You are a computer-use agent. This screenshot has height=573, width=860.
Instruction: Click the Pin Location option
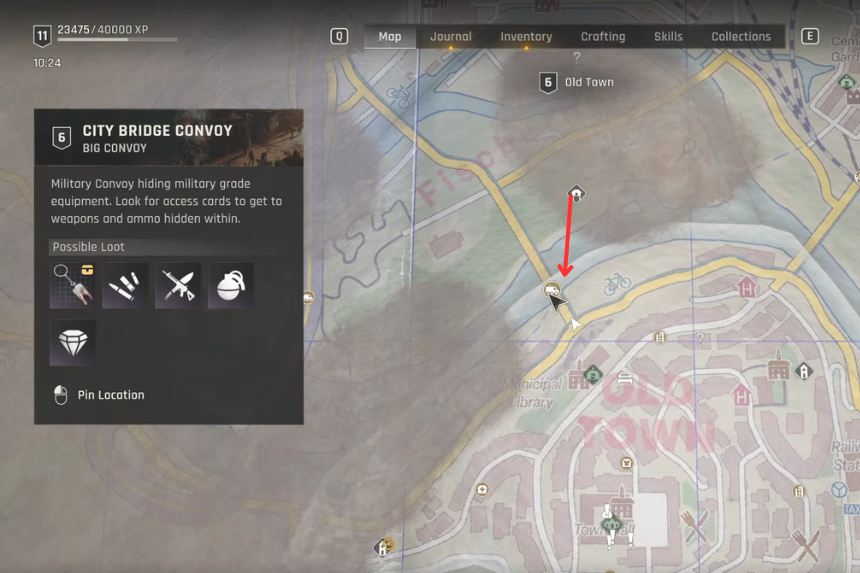(110, 395)
